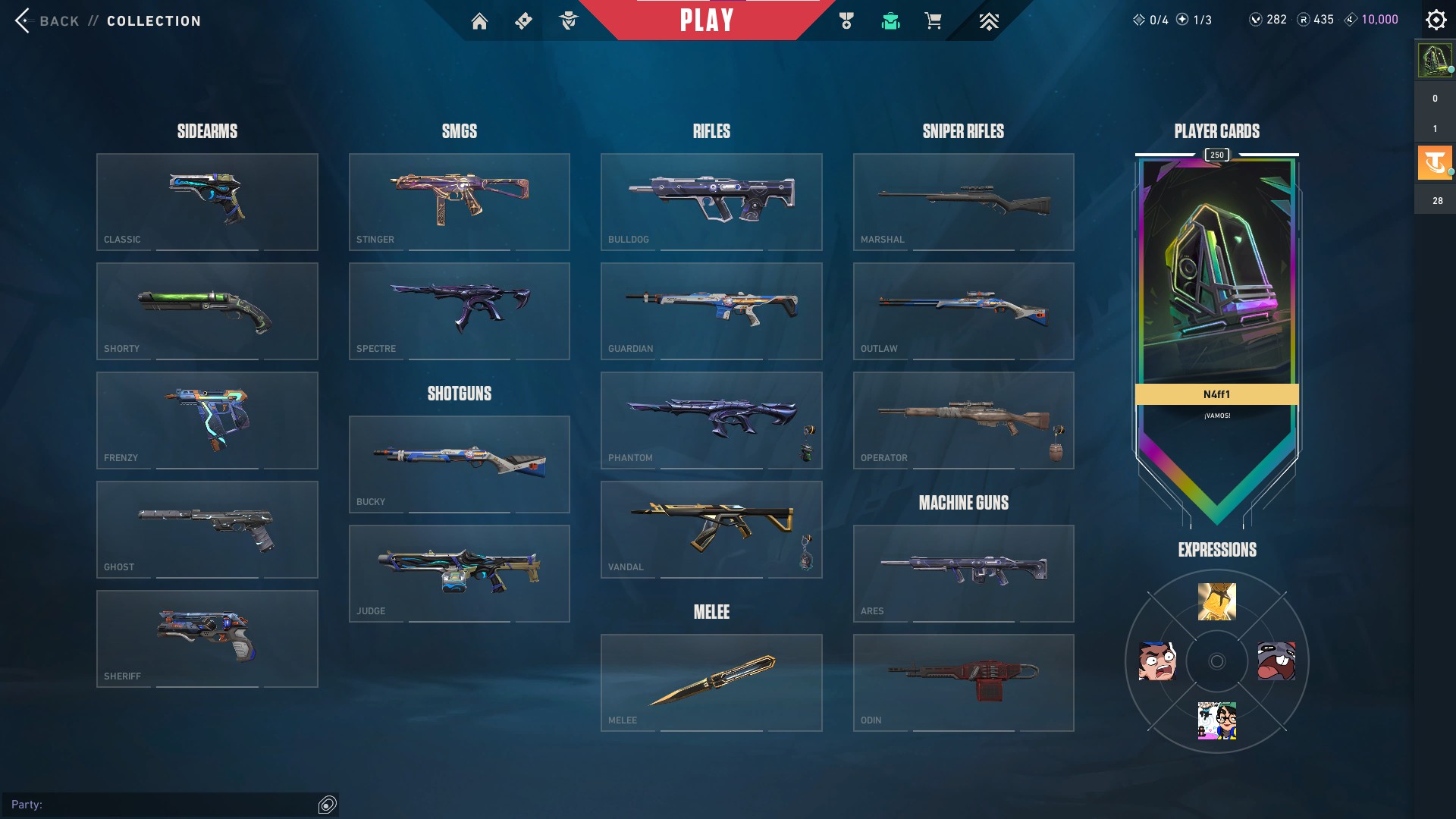The image size is (1456, 819).
Task: Open the agents tab icon
Action: click(x=569, y=21)
